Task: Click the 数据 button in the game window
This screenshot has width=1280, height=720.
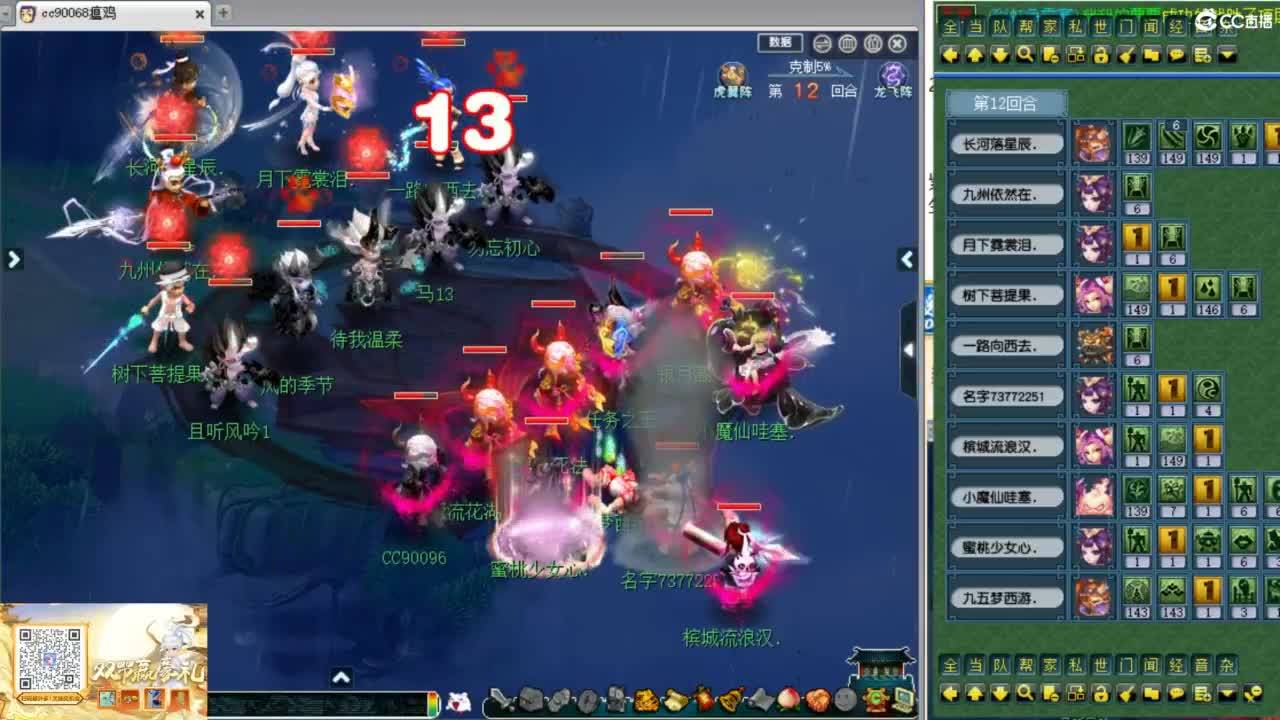Action: (779, 43)
